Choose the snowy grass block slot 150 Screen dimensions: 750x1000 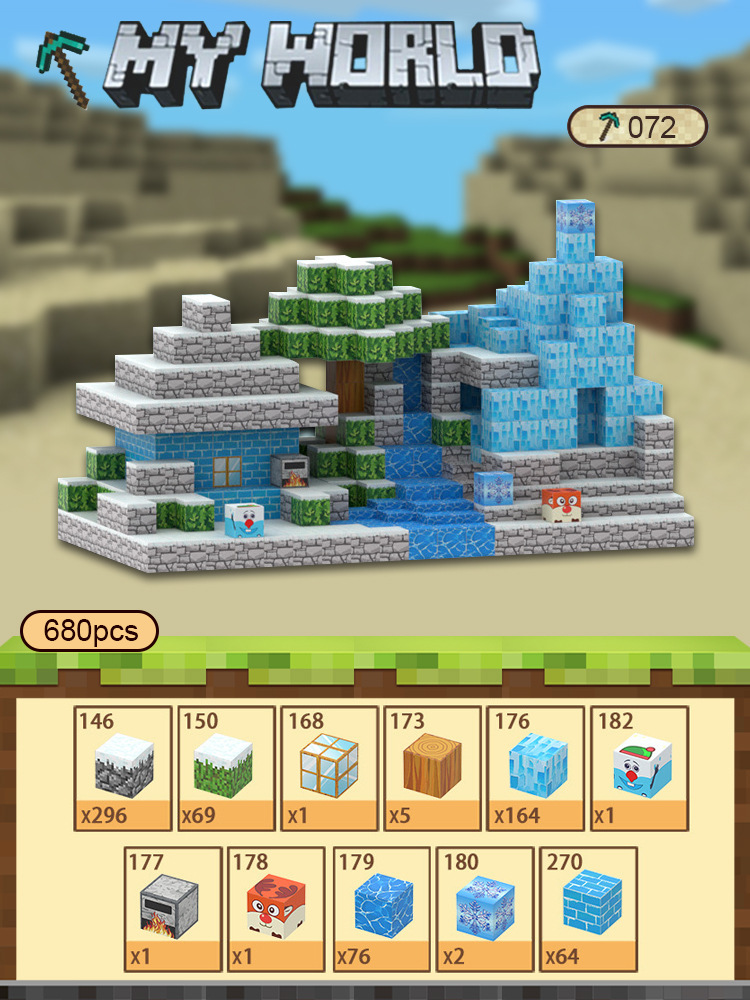click(227, 768)
